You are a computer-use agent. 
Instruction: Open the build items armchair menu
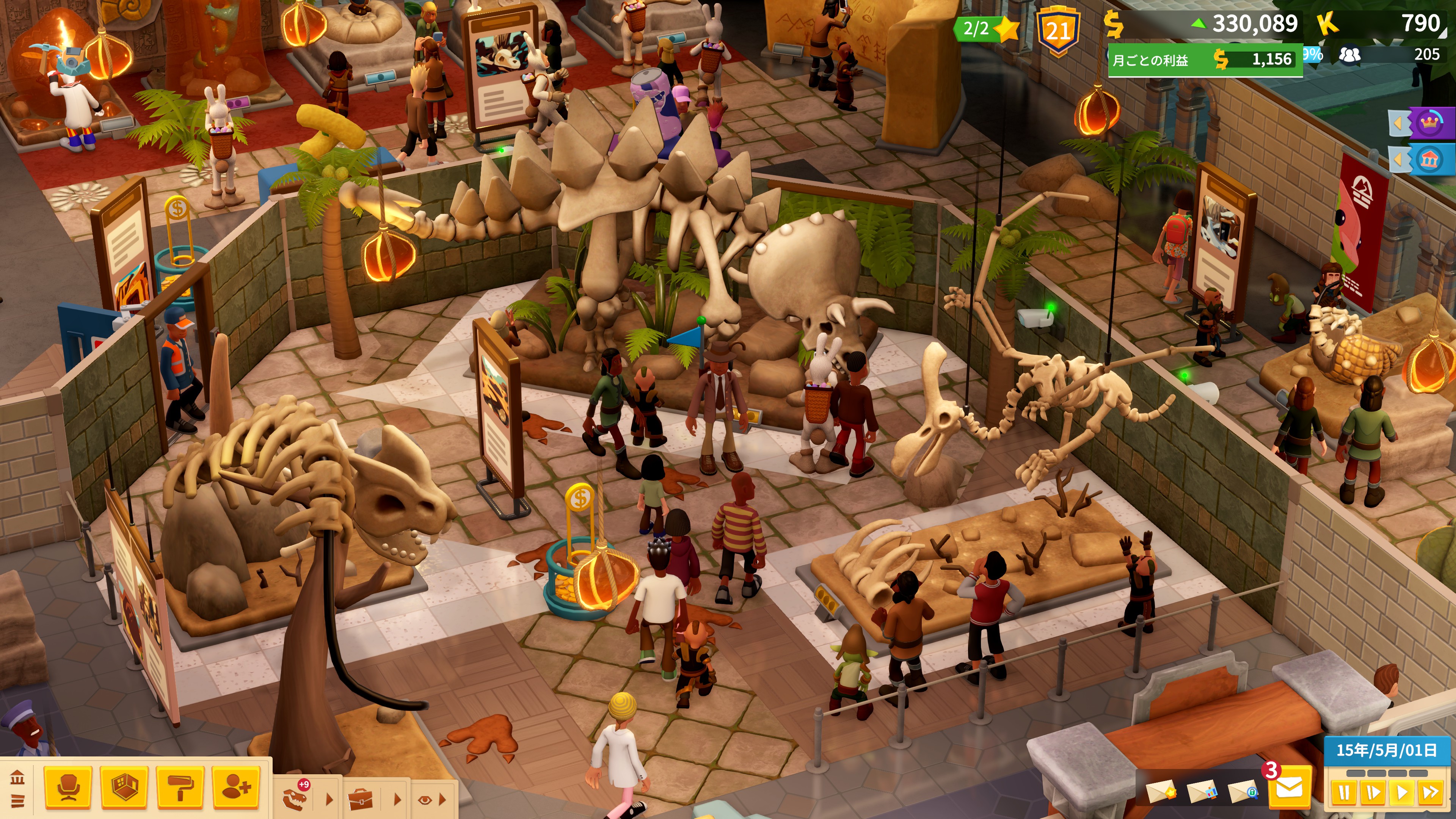point(68,787)
